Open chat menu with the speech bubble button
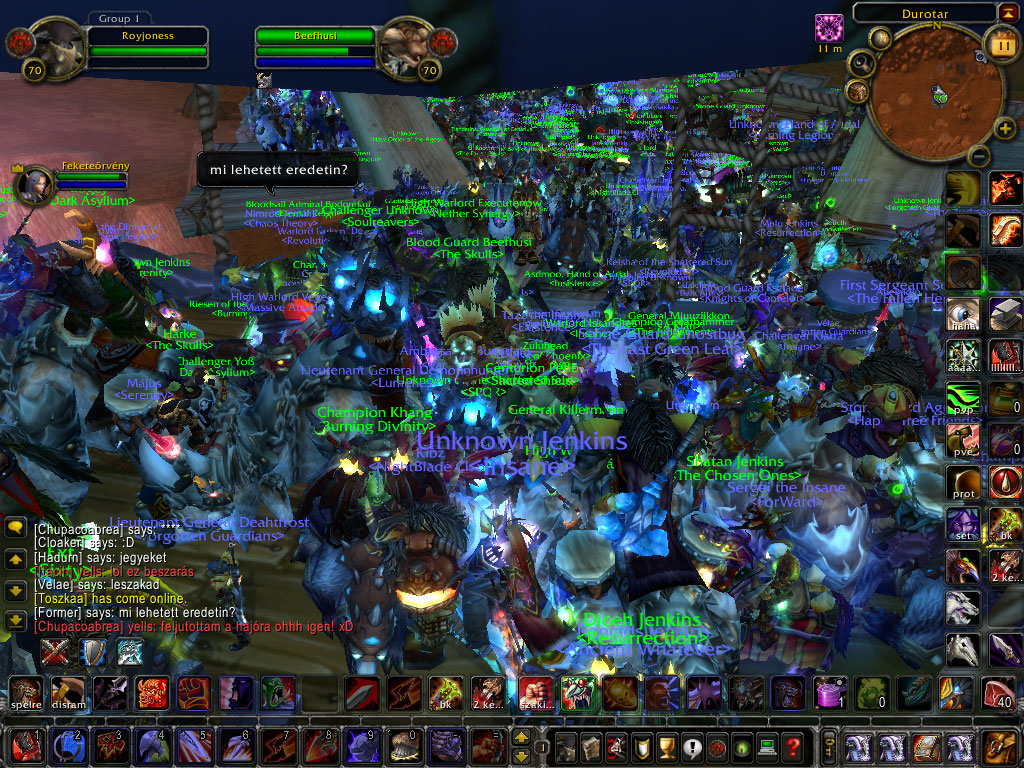This screenshot has height=768, width=1024. (x=15, y=528)
